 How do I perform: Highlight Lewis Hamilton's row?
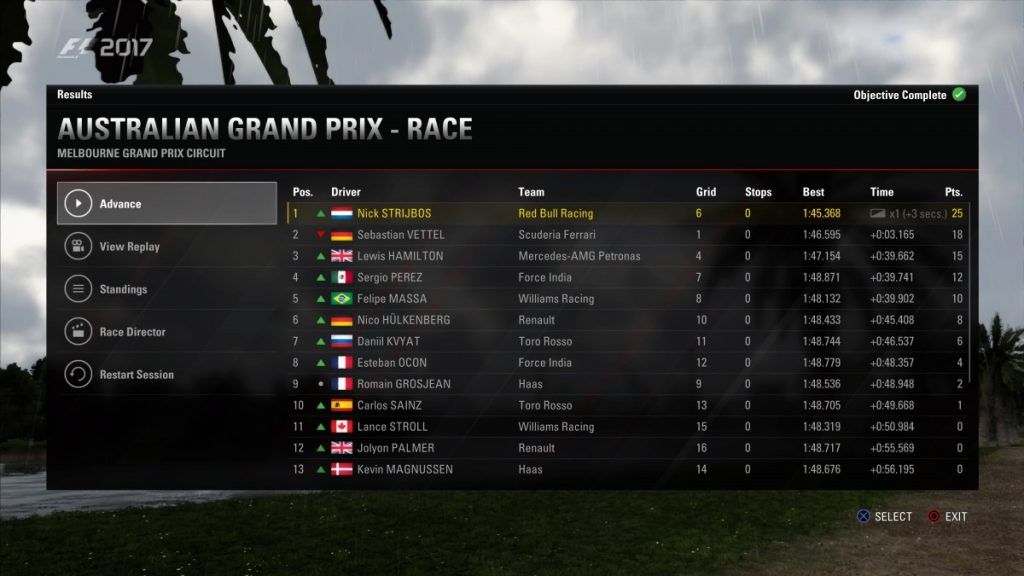point(628,256)
